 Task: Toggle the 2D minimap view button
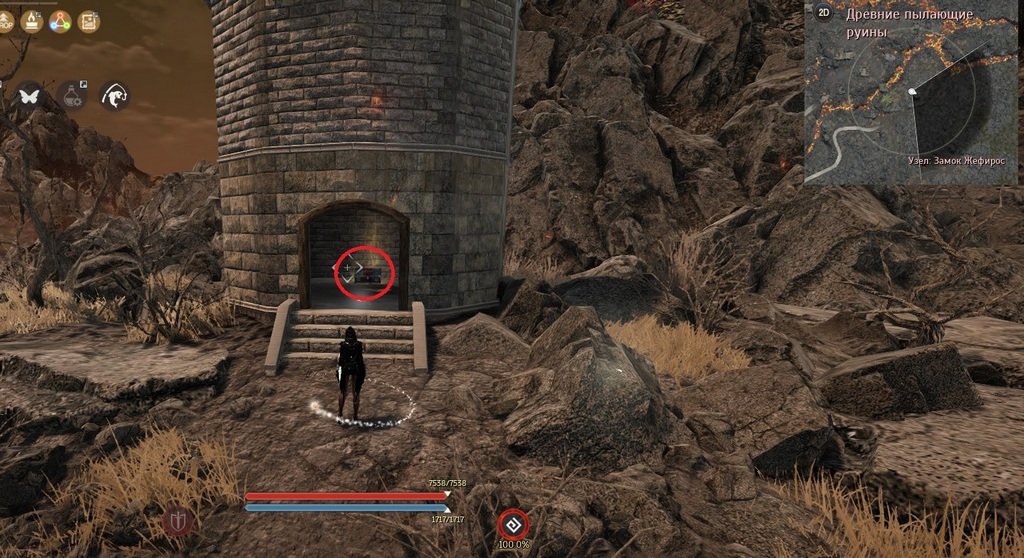pos(824,13)
